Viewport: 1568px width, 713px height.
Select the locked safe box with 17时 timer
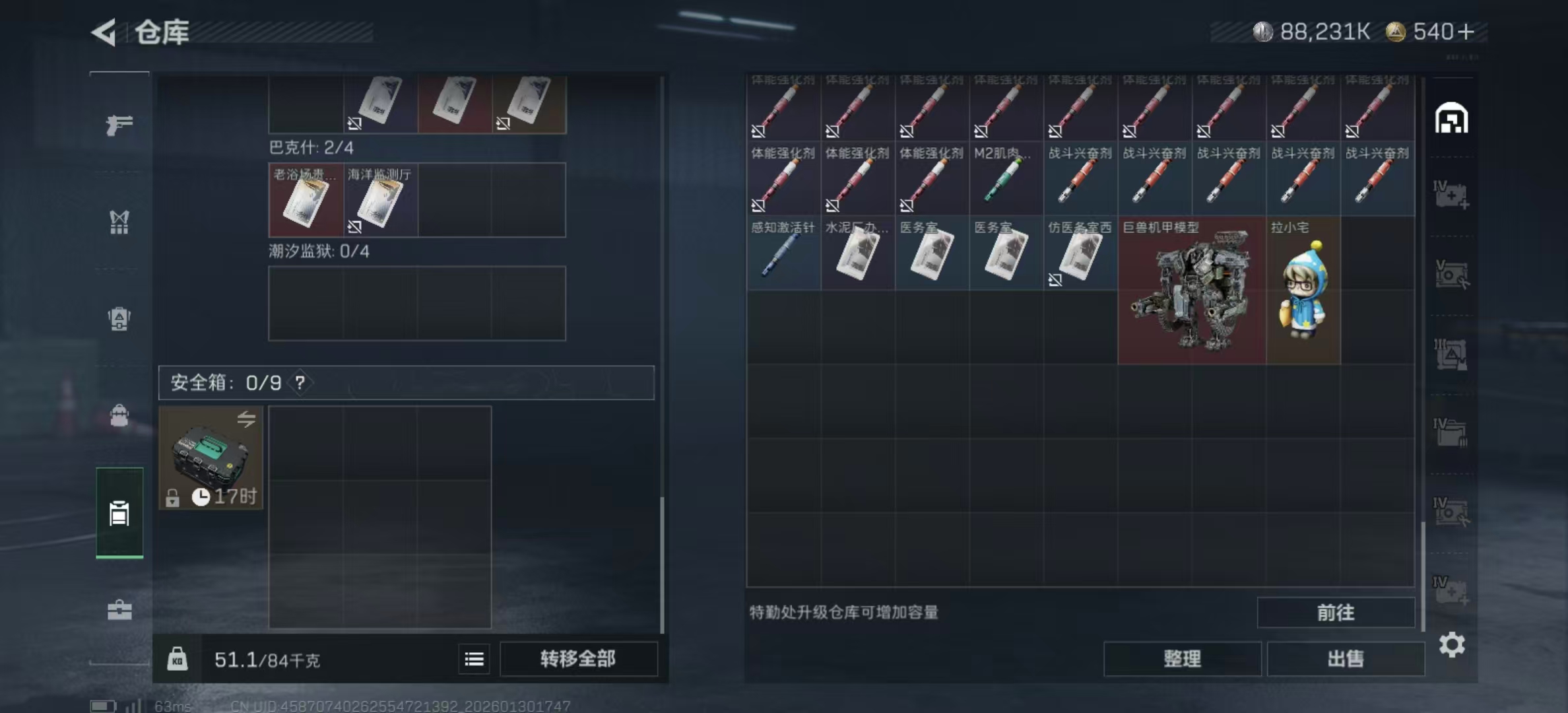click(x=210, y=459)
